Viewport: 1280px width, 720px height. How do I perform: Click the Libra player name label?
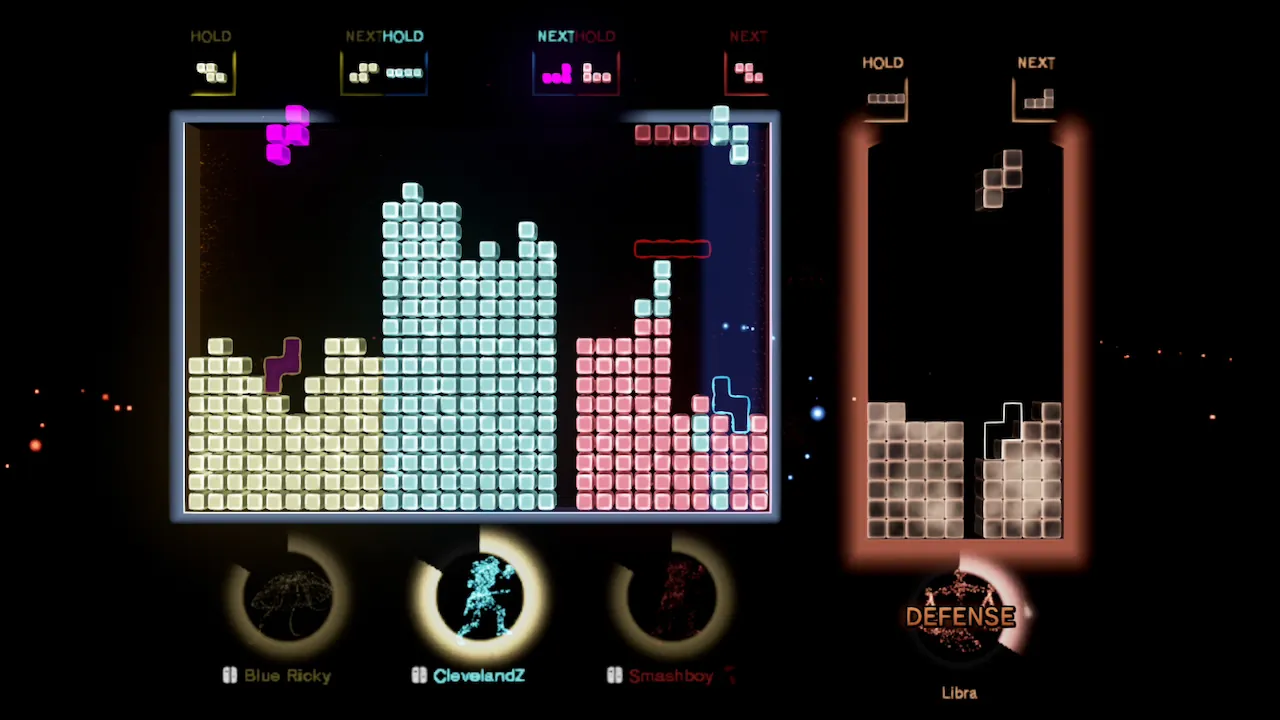[959, 692]
